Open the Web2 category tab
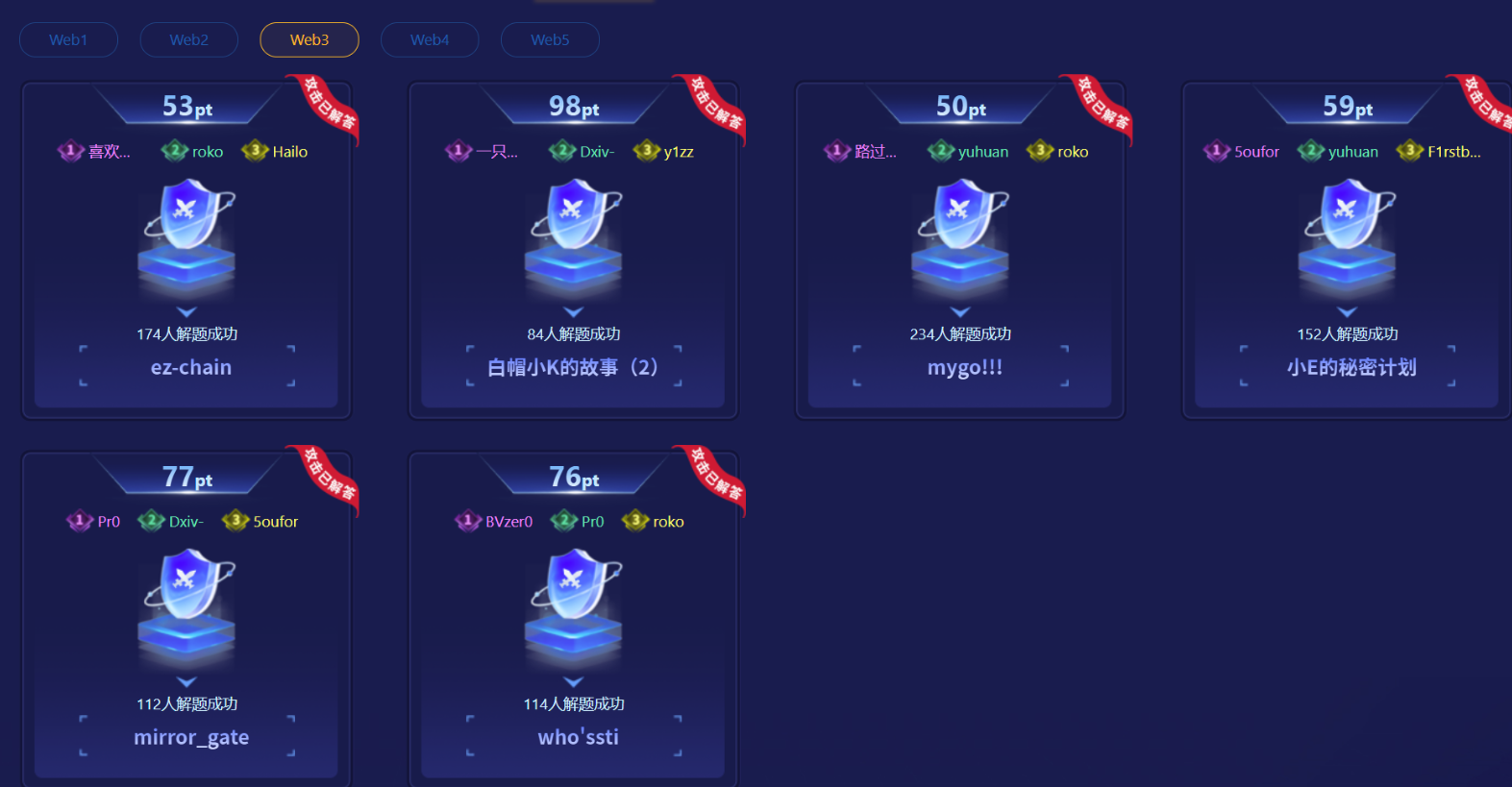 [188, 40]
